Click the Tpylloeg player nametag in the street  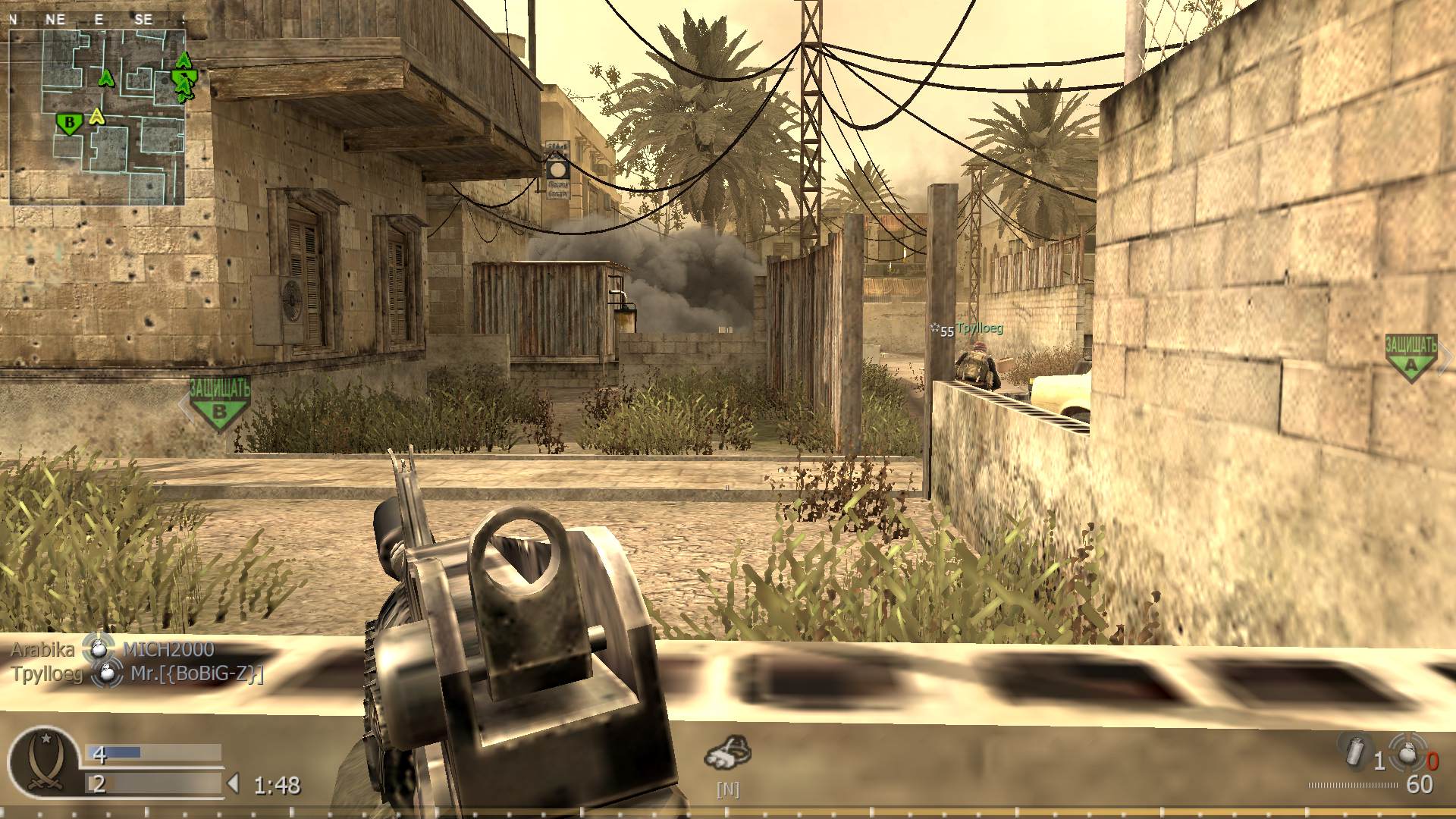coord(980,330)
